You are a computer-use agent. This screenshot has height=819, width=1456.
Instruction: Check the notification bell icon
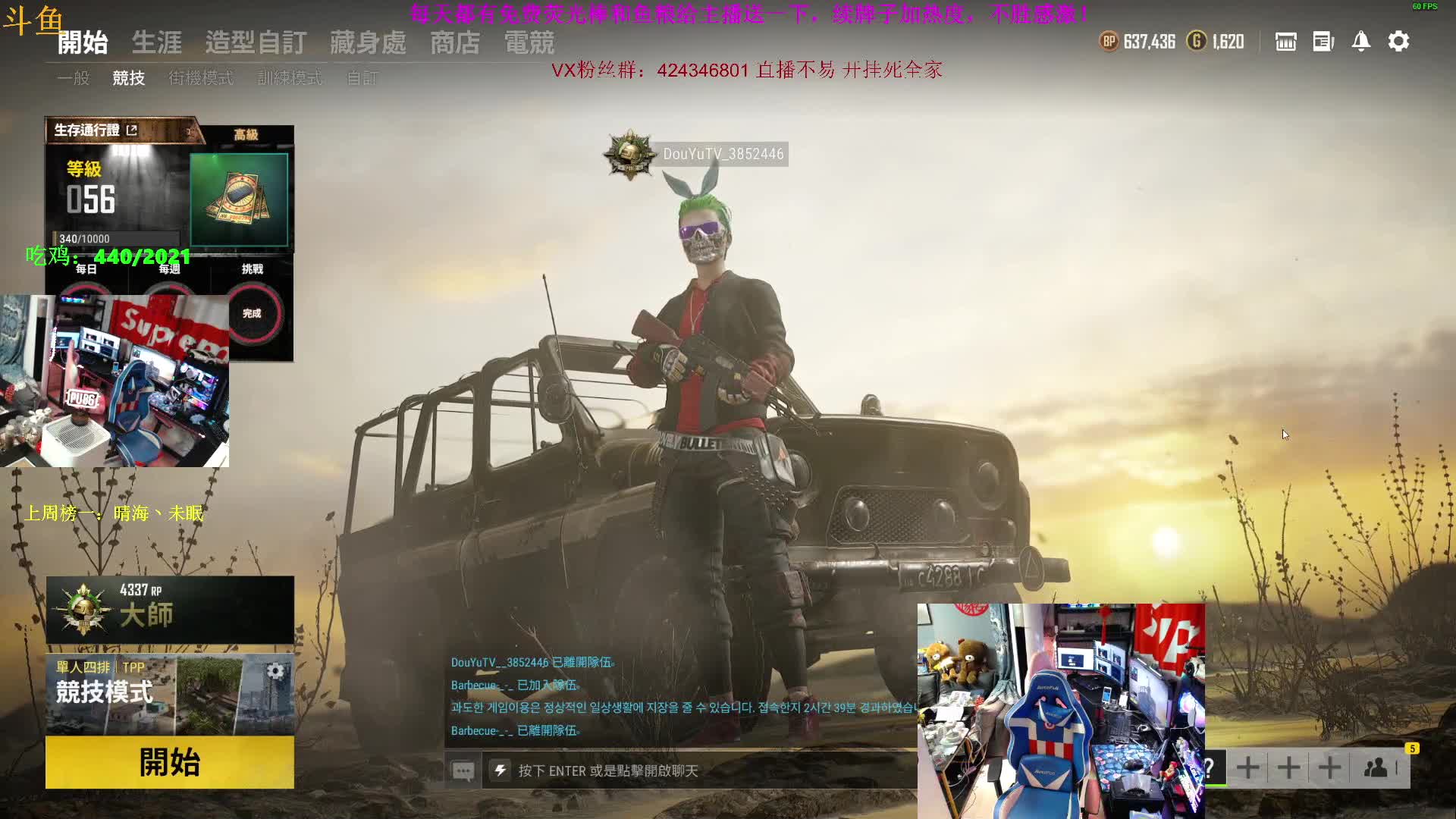[1360, 41]
